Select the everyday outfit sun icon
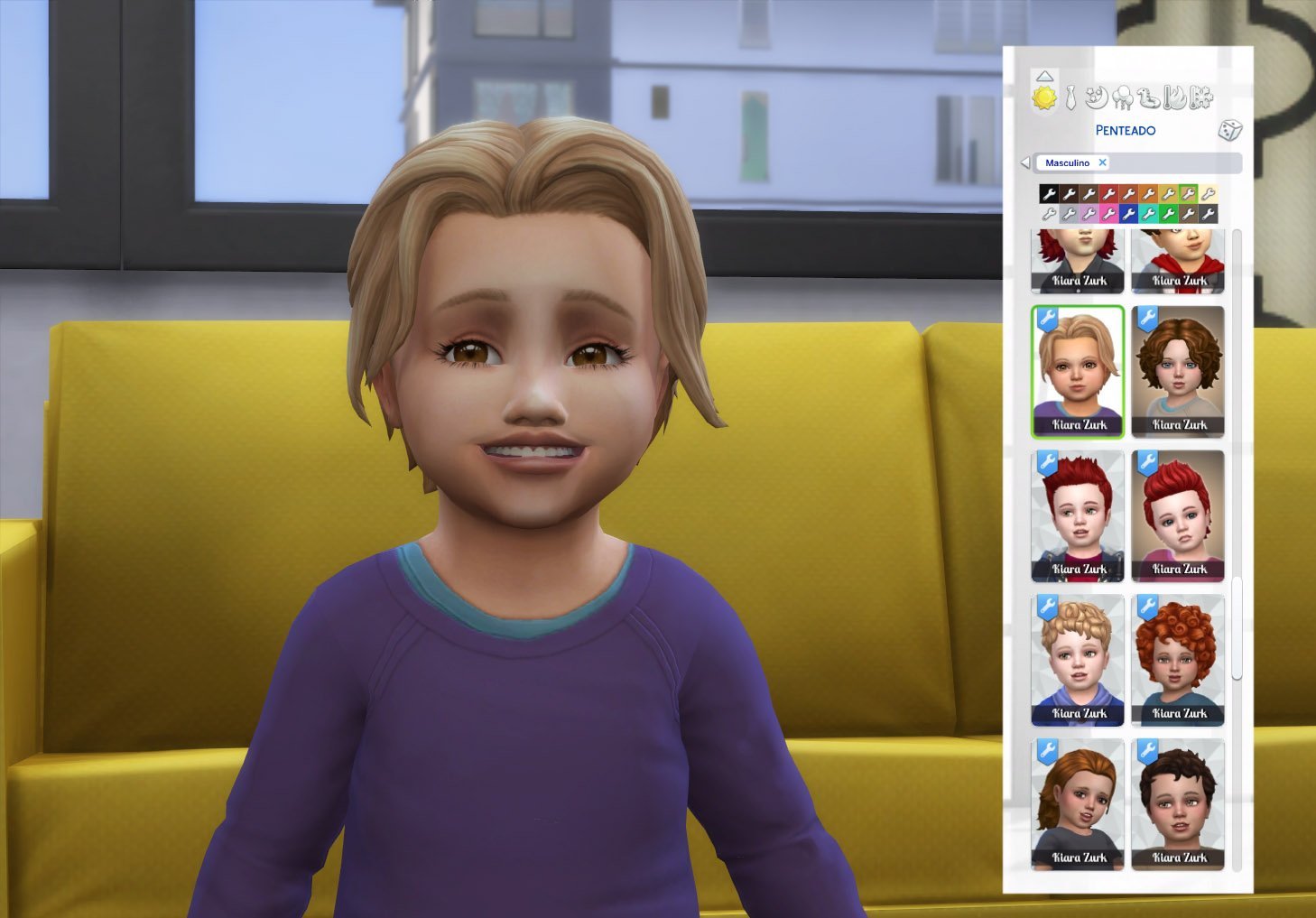Image resolution: width=1316 pixels, height=918 pixels. click(1044, 97)
